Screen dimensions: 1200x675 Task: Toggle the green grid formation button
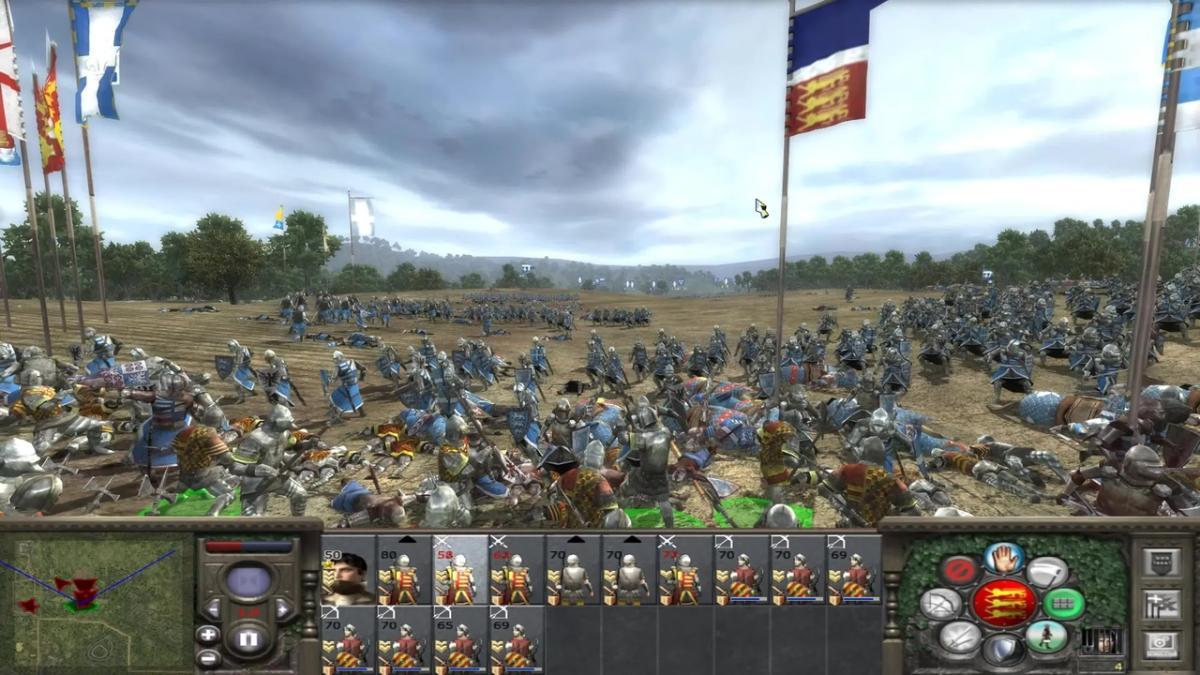[x=1064, y=604]
